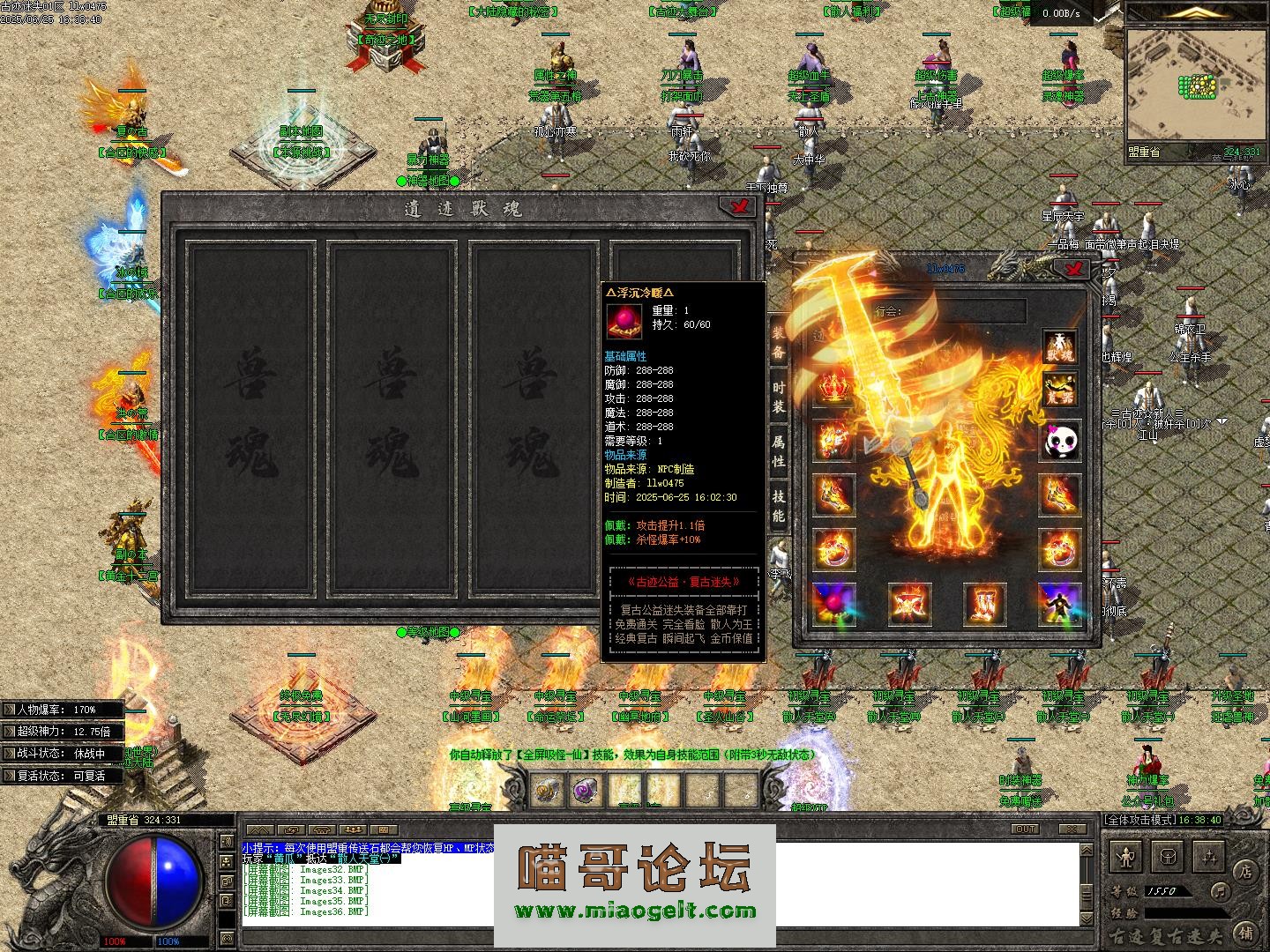Use the purple scroll in the hotbar
The width and height of the screenshot is (1270, 952).
(x=586, y=791)
